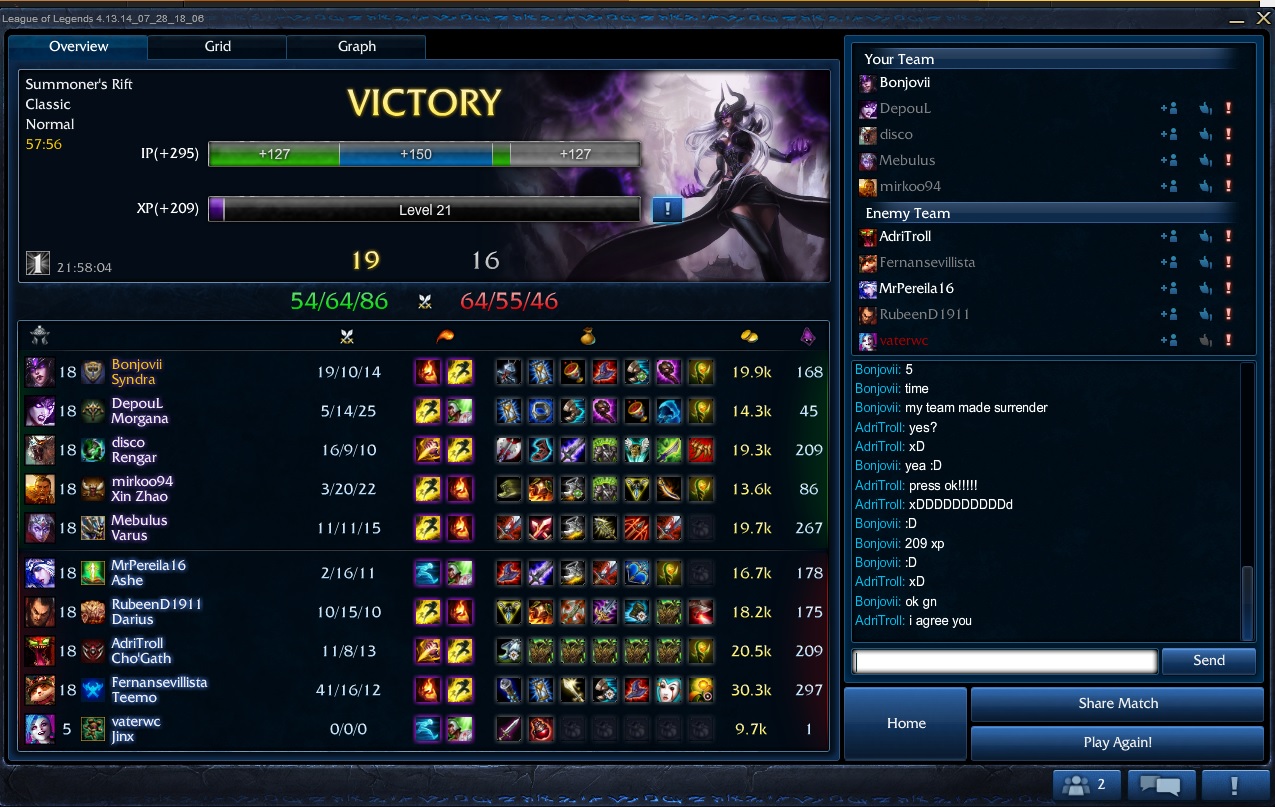
Task: Click the Home button
Action: click(906, 723)
